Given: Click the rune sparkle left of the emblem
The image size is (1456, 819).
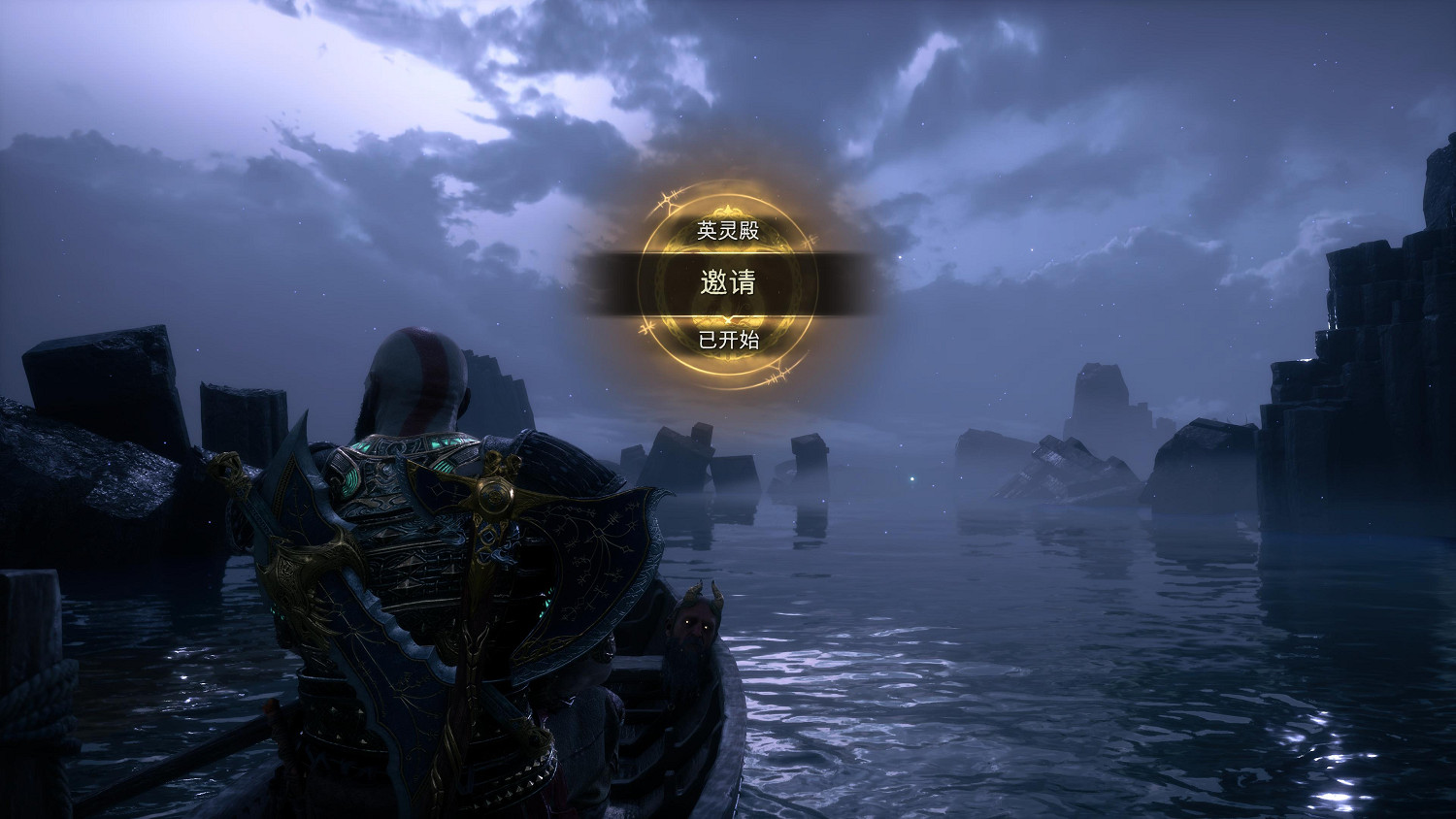Looking at the screenshot, I should coord(666,197).
